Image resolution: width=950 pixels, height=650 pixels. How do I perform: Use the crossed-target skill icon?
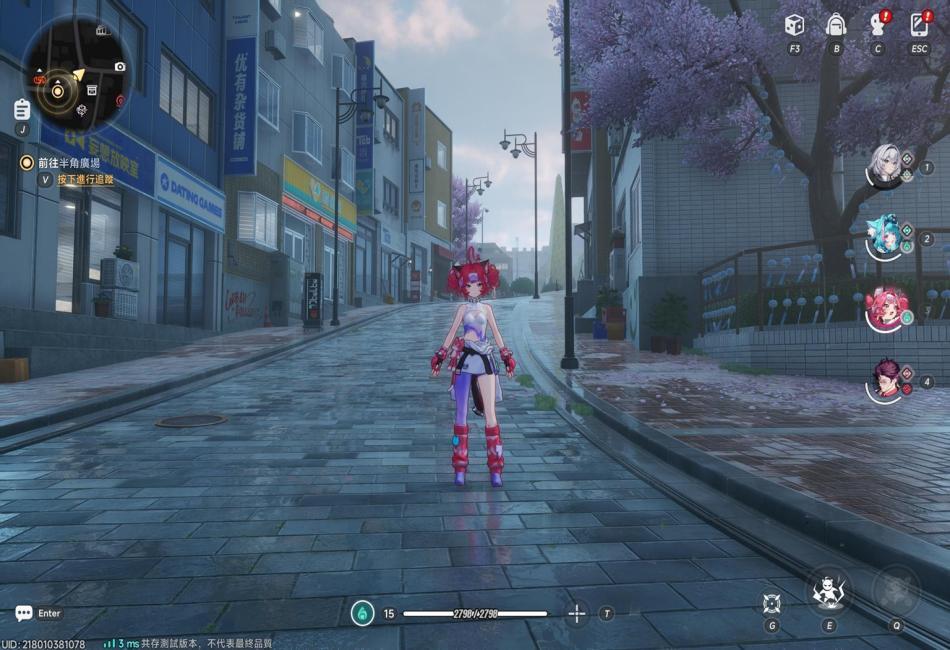click(x=771, y=602)
